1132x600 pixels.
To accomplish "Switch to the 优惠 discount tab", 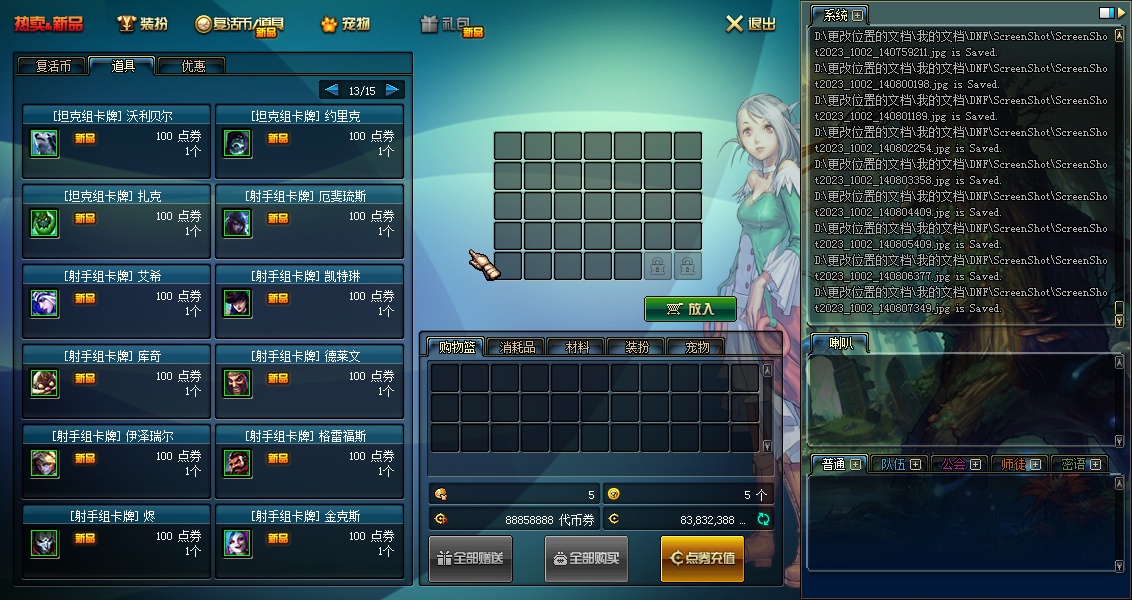I will [192, 66].
